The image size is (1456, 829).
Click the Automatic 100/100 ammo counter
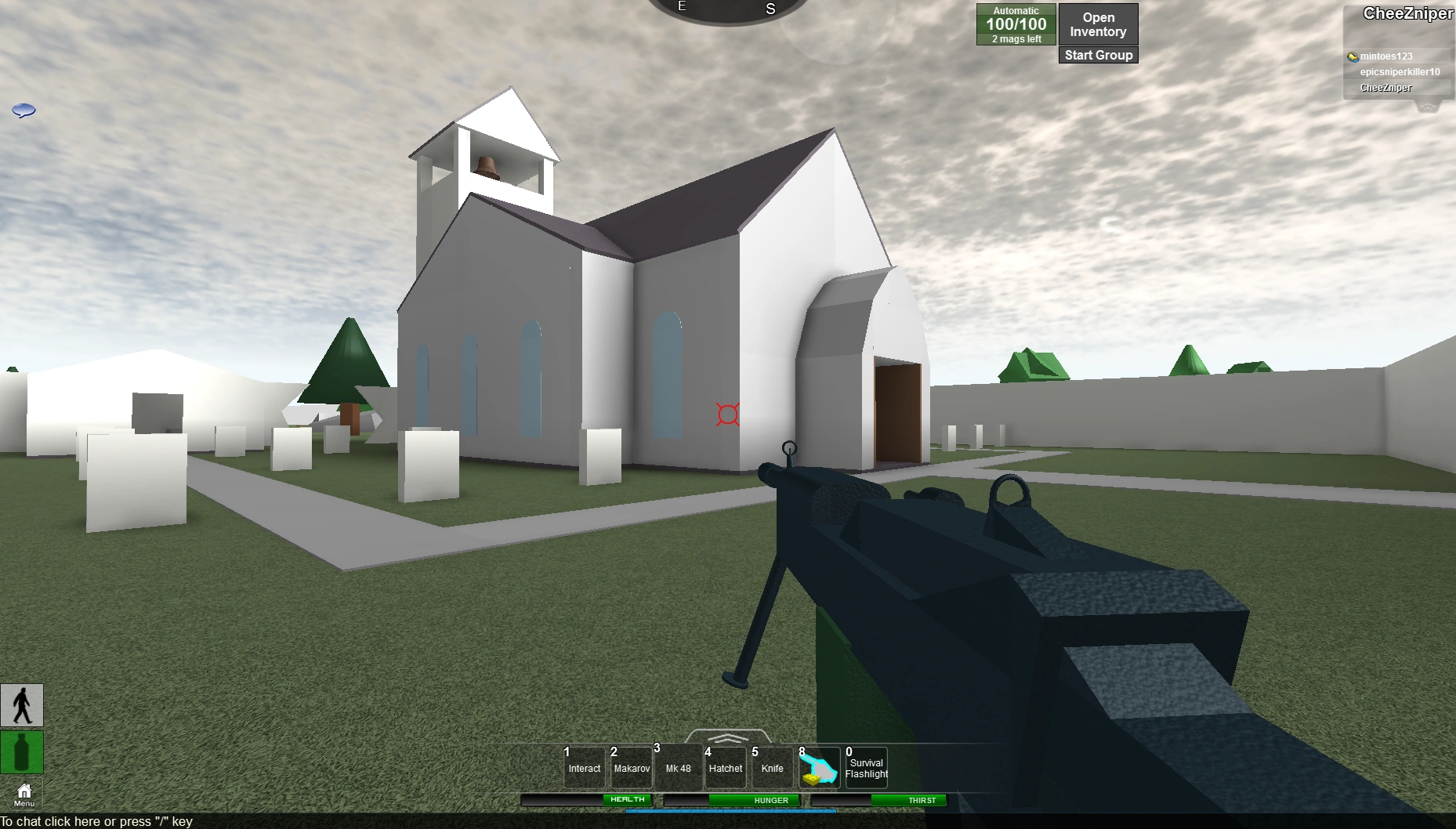pyautogui.click(x=1016, y=24)
